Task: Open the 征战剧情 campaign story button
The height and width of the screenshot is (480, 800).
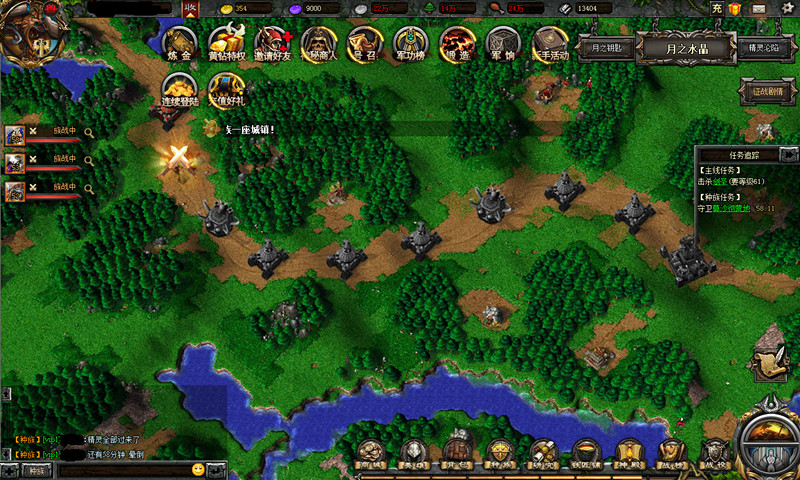Action: click(763, 91)
